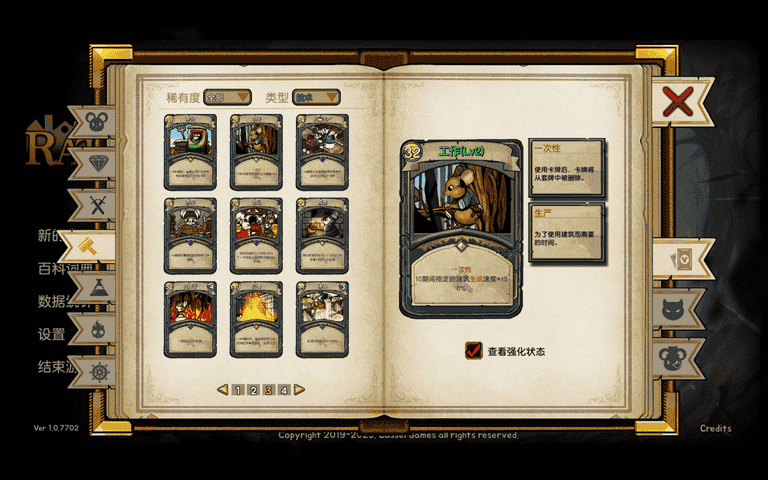Switch to the ship wheel bookmark tab
Screen dimensions: 768x480
(x=98, y=371)
